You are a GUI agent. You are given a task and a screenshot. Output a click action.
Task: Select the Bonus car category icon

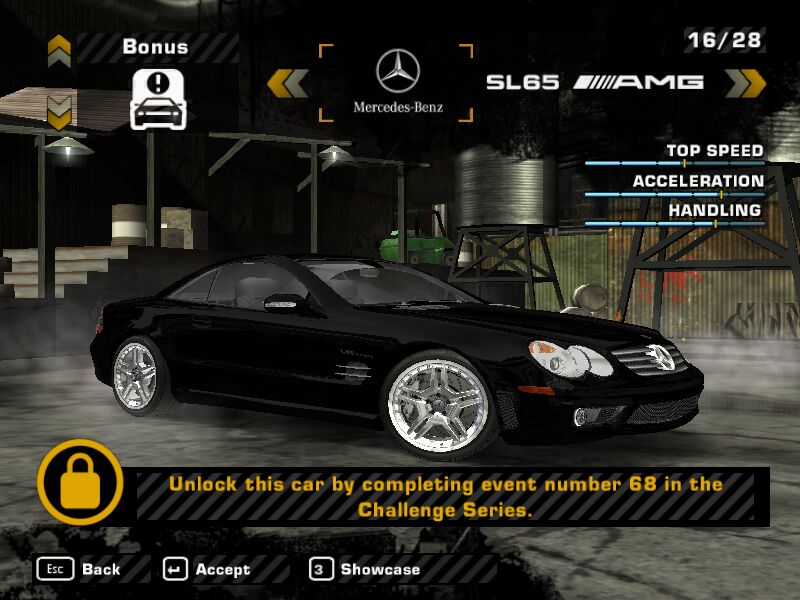[x=155, y=98]
